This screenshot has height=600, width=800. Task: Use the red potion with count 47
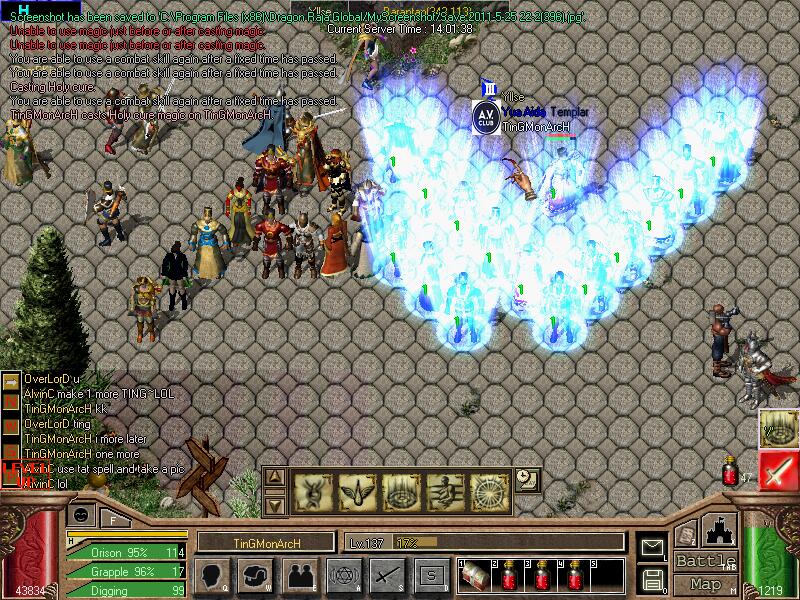[x=731, y=471]
